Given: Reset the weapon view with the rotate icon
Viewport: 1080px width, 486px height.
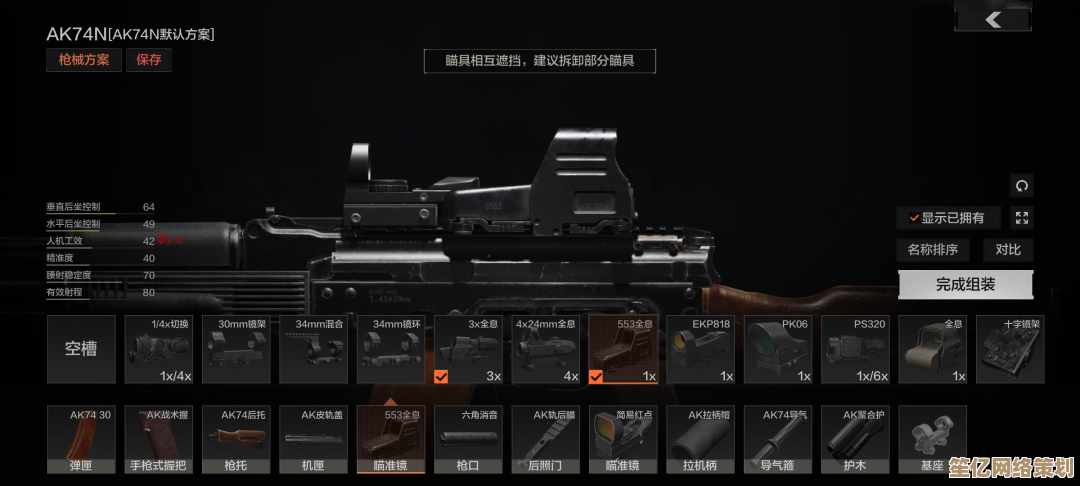Looking at the screenshot, I should tap(1021, 186).
